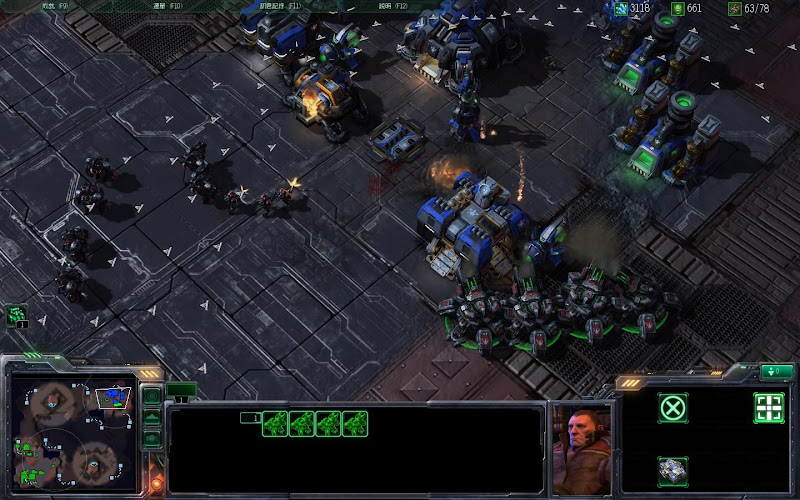Activate the minimap ping button
The height and width of the screenshot is (500, 800).
point(152,396)
